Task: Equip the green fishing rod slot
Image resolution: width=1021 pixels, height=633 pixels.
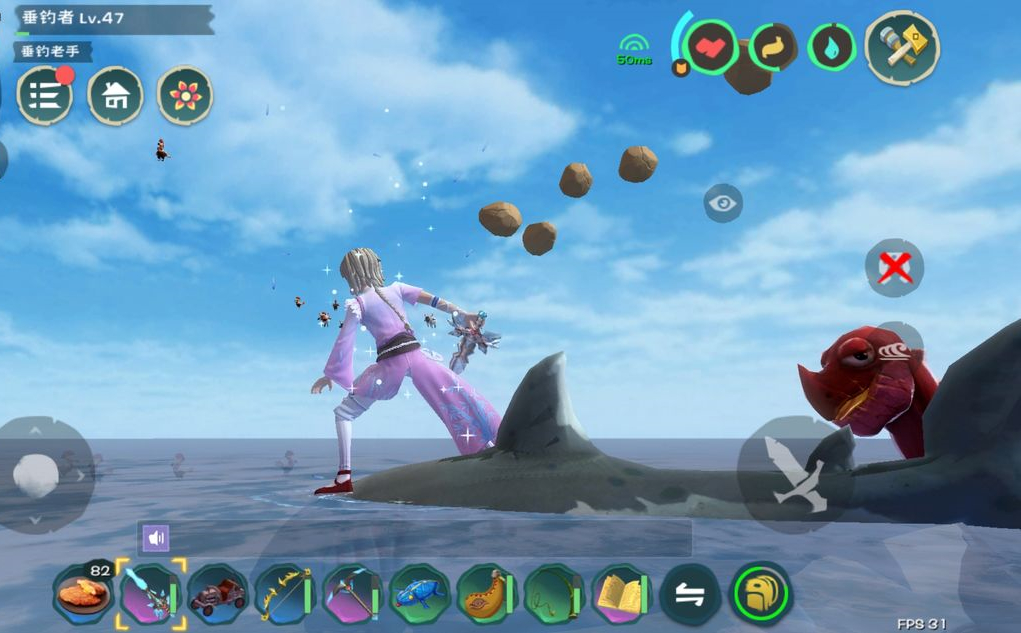Action: tap(554, 595)
